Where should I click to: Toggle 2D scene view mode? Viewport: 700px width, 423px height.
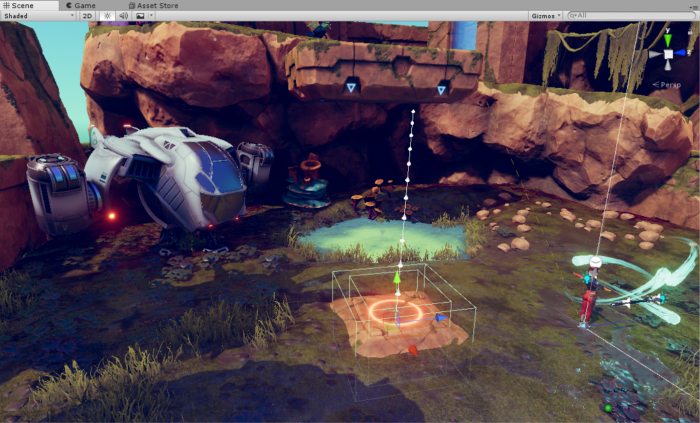87,16
